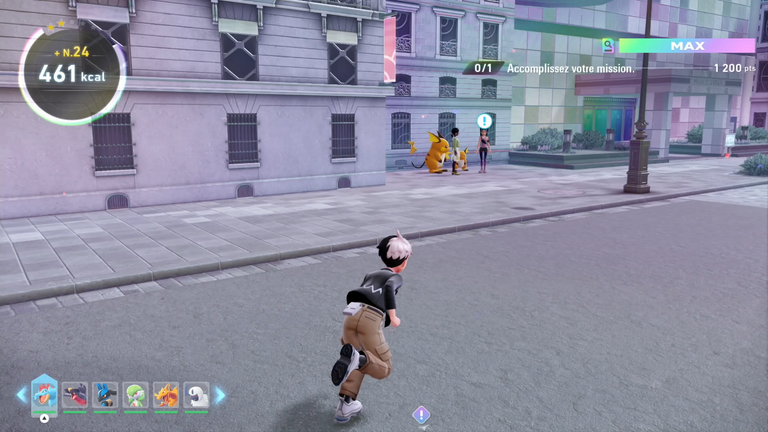Image resolution: width=768 pixels, height=432 pixels.
Task: Switch to Lucario in the party bar
Action: pos(105,395)
